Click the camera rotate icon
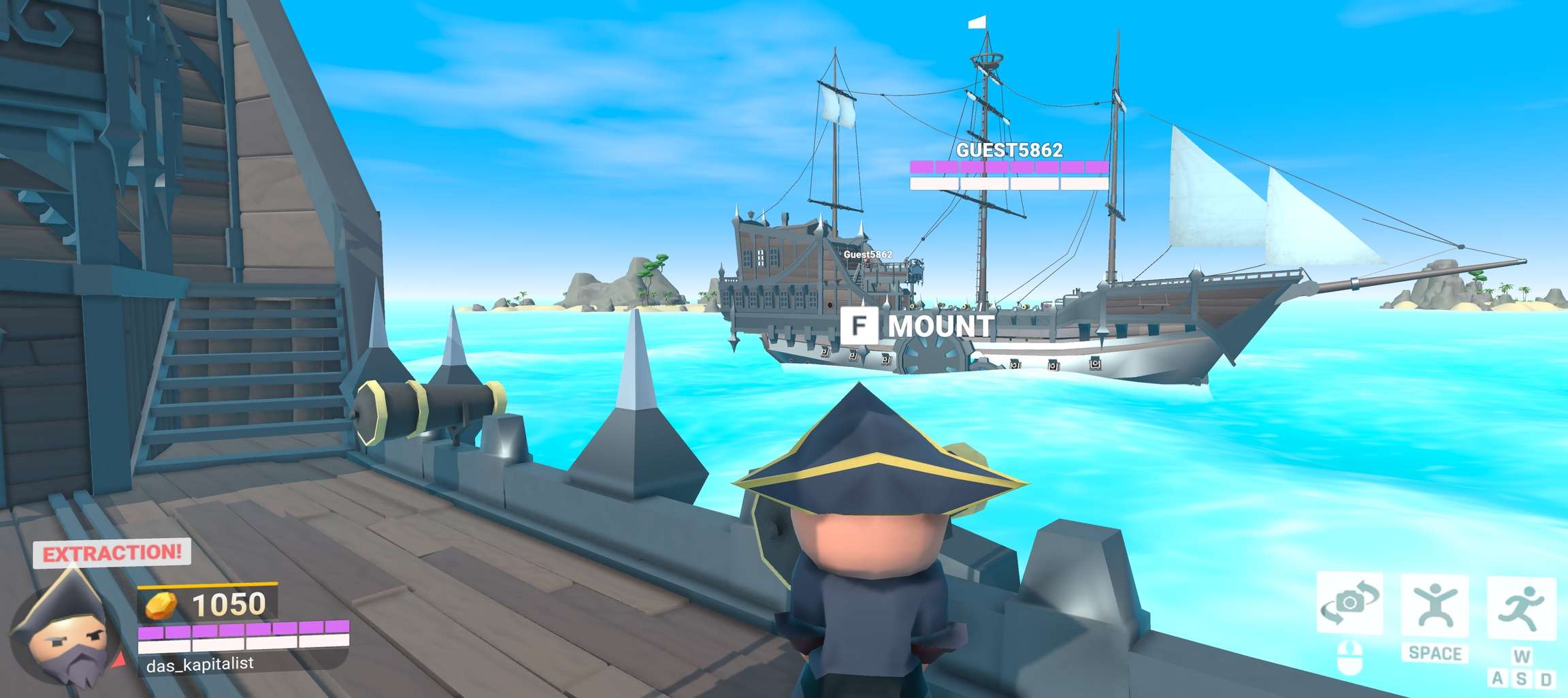 pos(1350,603)
